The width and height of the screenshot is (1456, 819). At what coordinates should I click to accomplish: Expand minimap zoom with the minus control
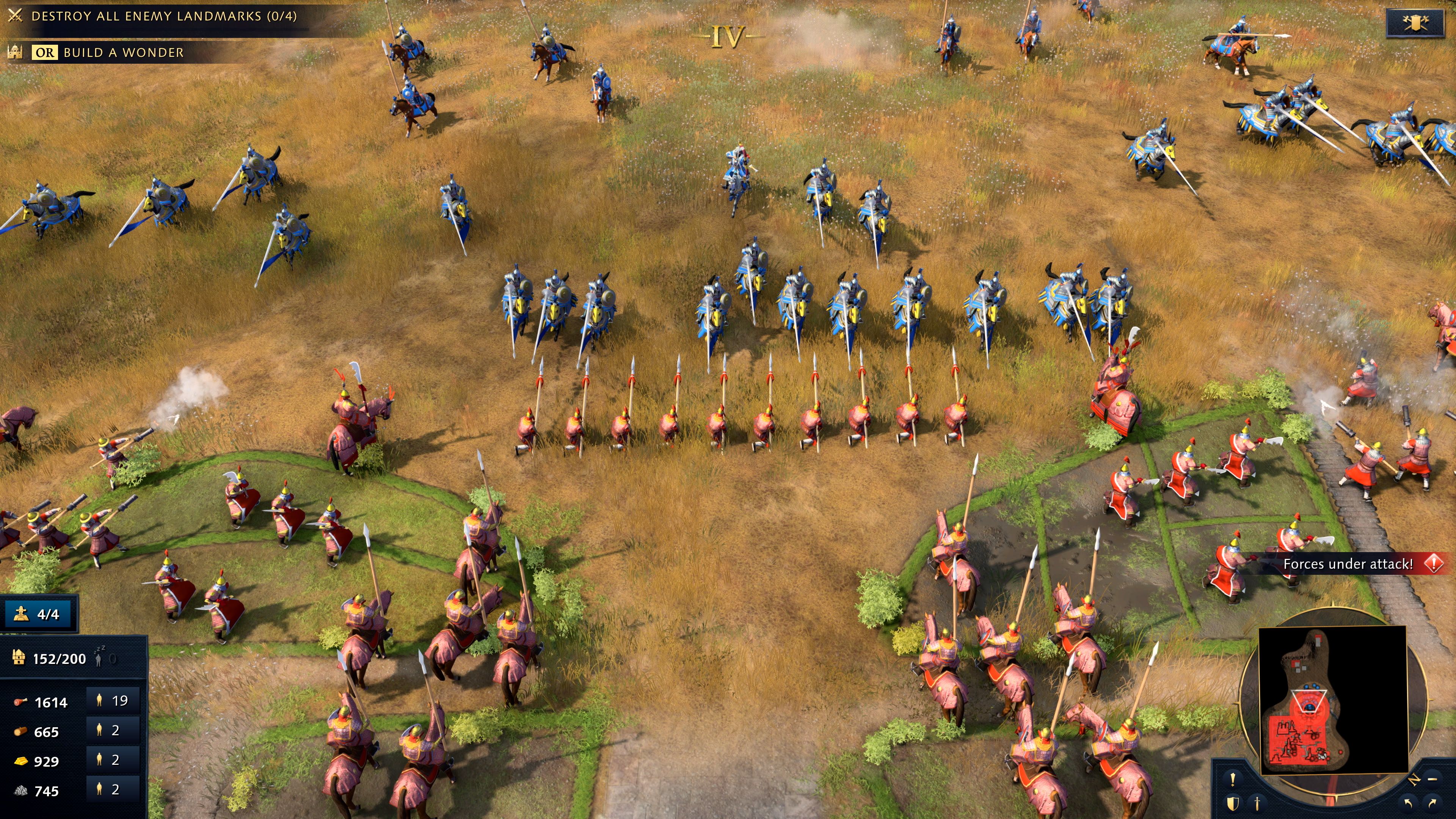(x=1433, y=780)
